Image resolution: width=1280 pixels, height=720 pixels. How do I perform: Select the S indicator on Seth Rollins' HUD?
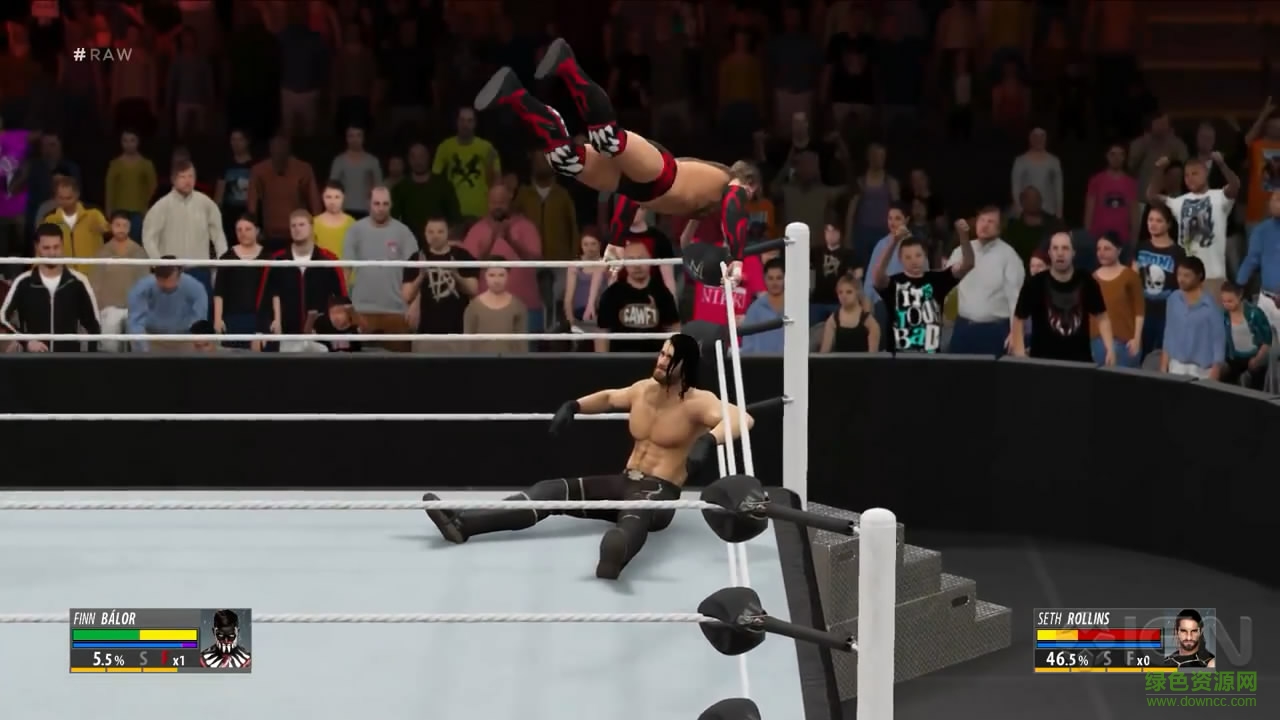click(x=1108, y=659)
